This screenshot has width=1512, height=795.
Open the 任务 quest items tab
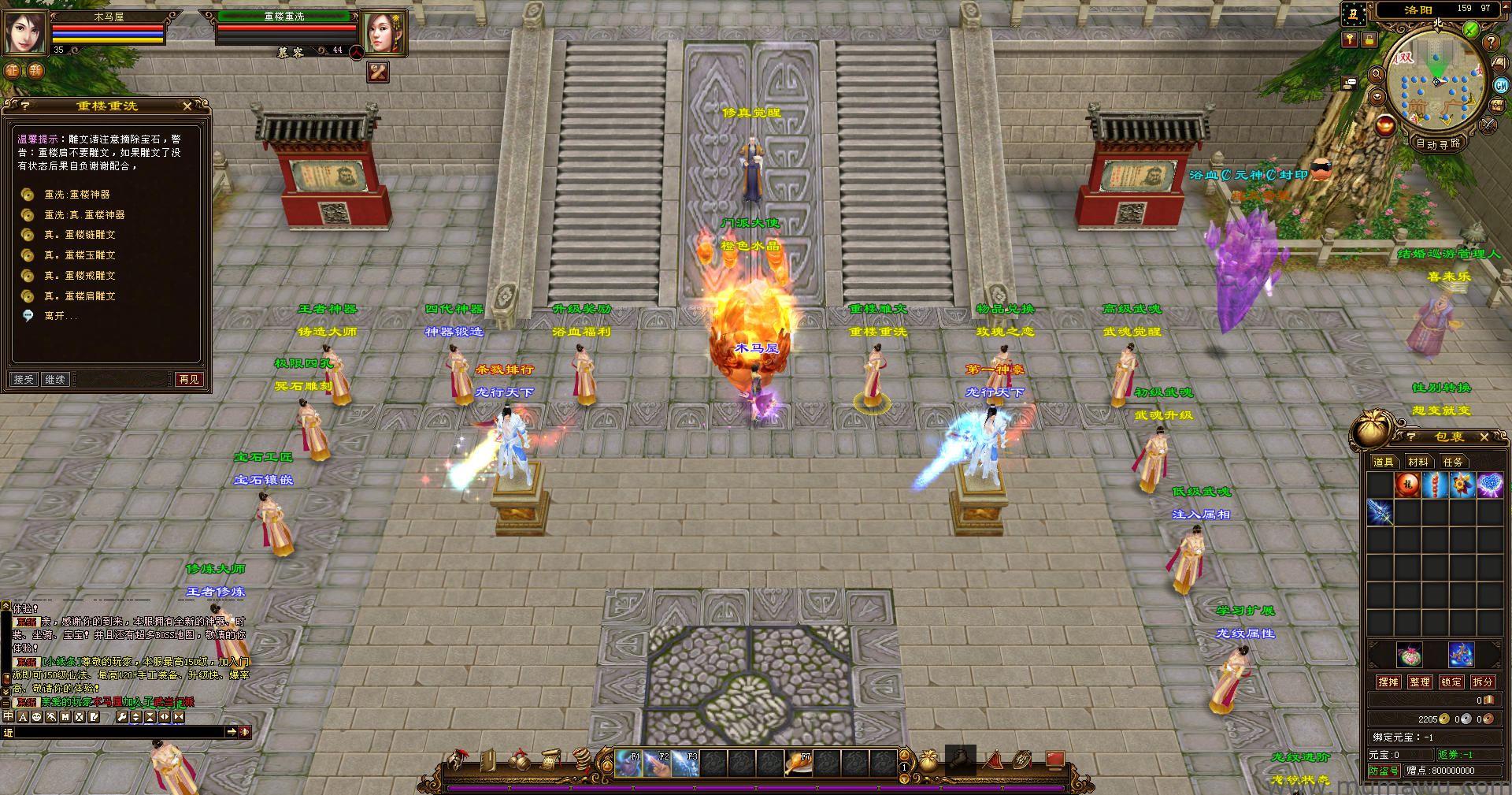click(1453, 462)
